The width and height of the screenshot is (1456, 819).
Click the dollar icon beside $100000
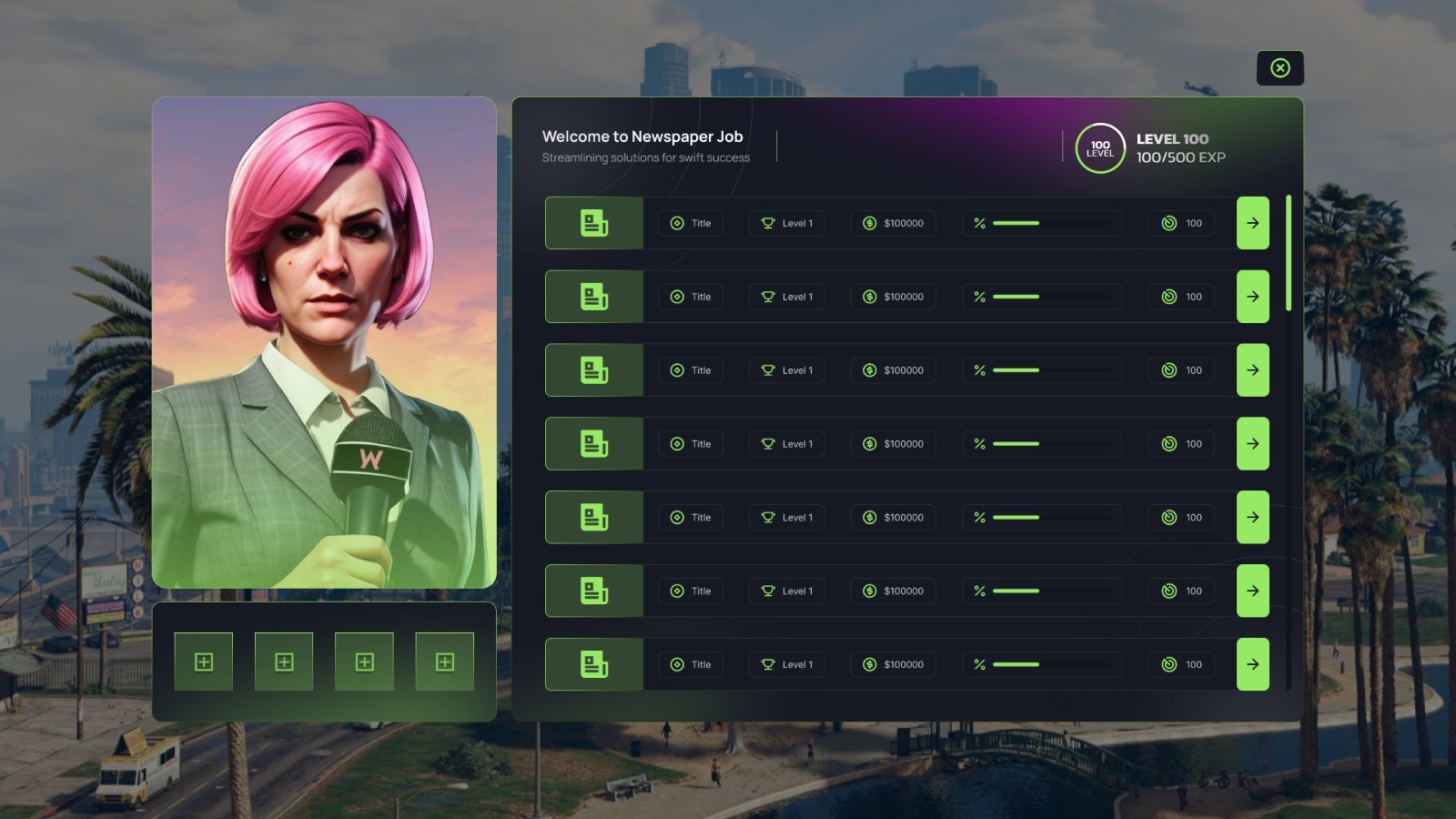(x=868, y=223)
